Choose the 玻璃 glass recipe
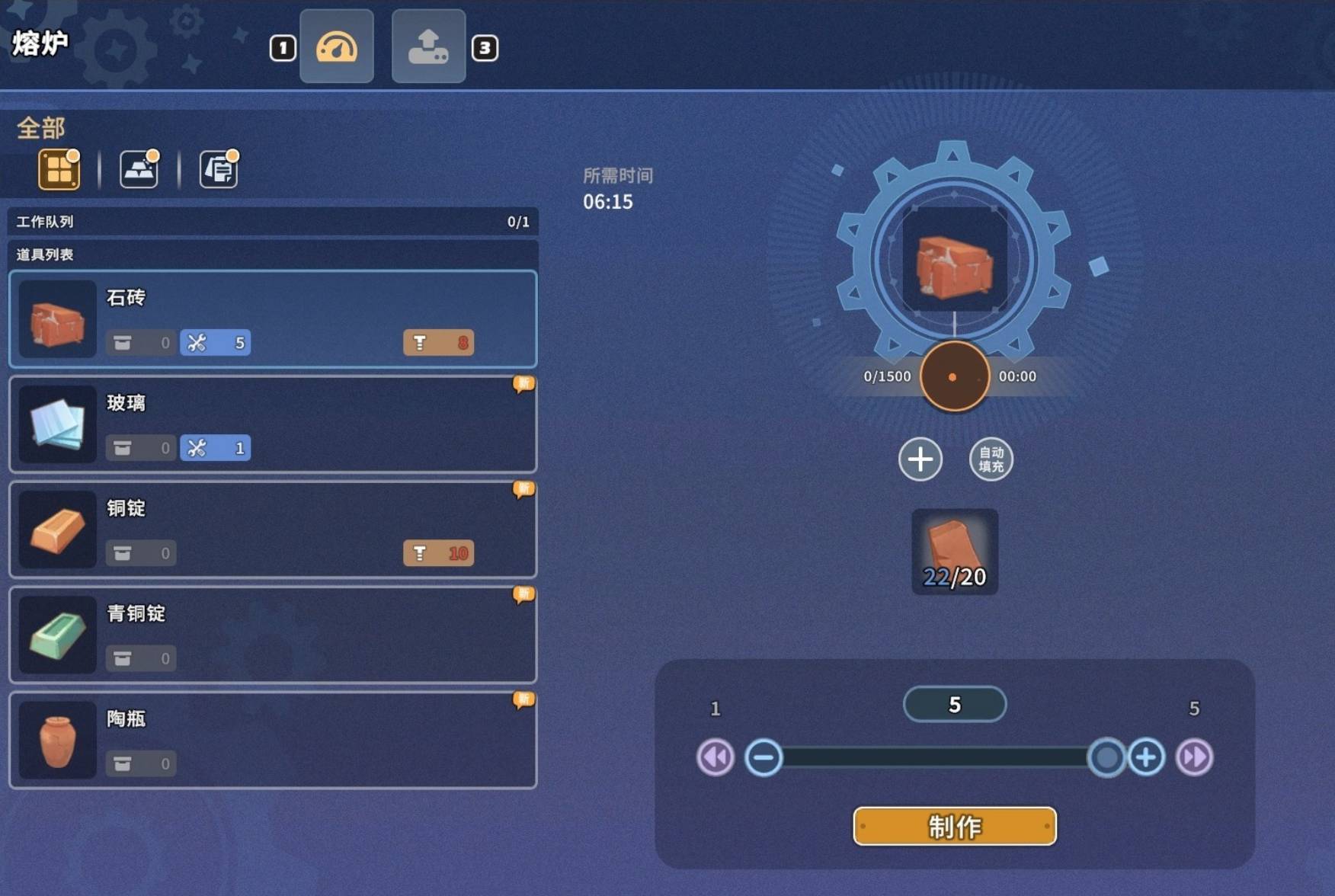This screenshot has height=896, width=1335. pyautogui.click(x=273, y=424)
